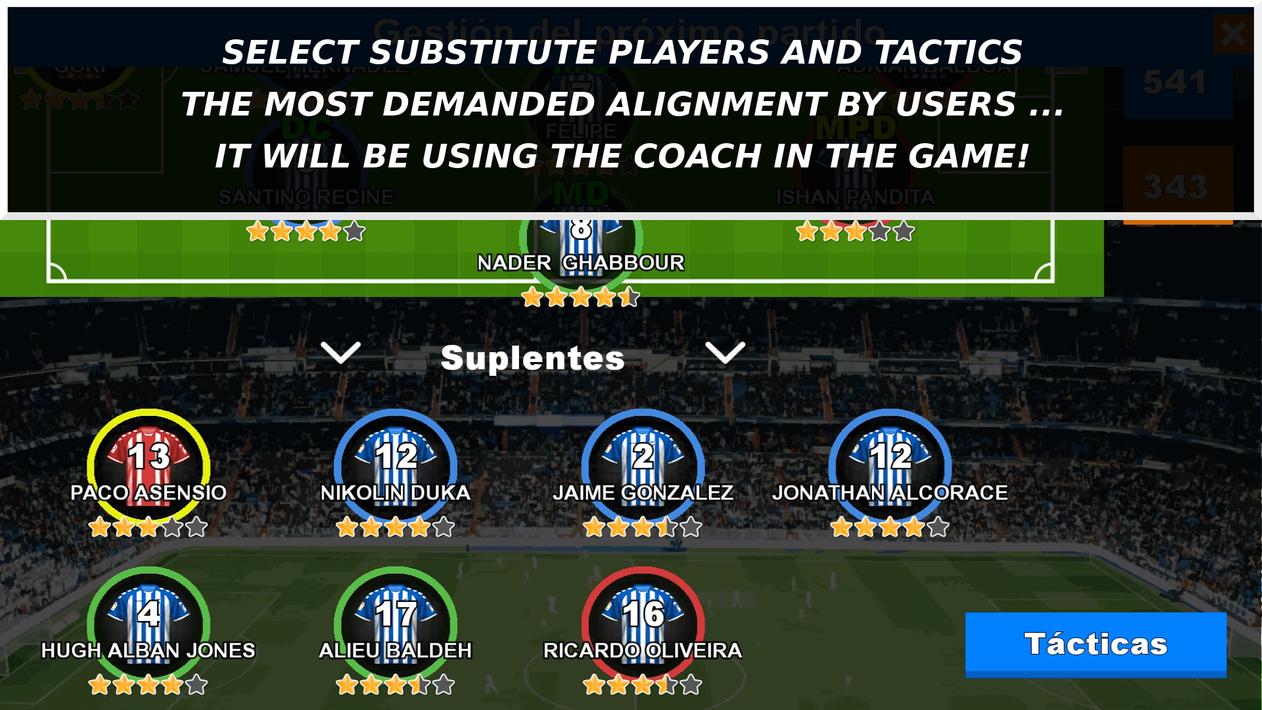Select substitute Jonathan Alcorace
The image size is (1262, 710).
(x=889, y=468)
